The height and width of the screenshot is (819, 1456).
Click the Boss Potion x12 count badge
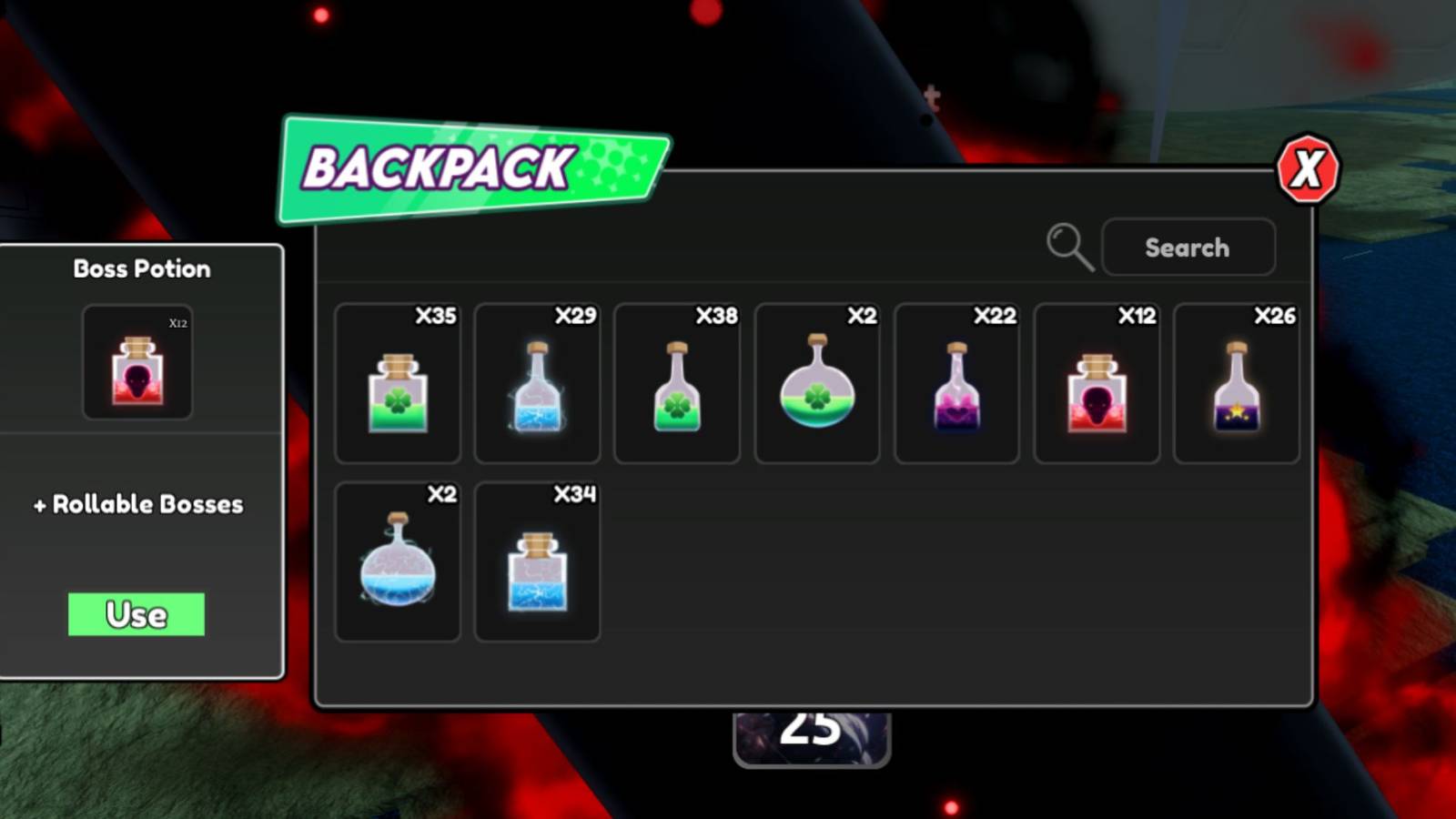click(x=178, y=324)
